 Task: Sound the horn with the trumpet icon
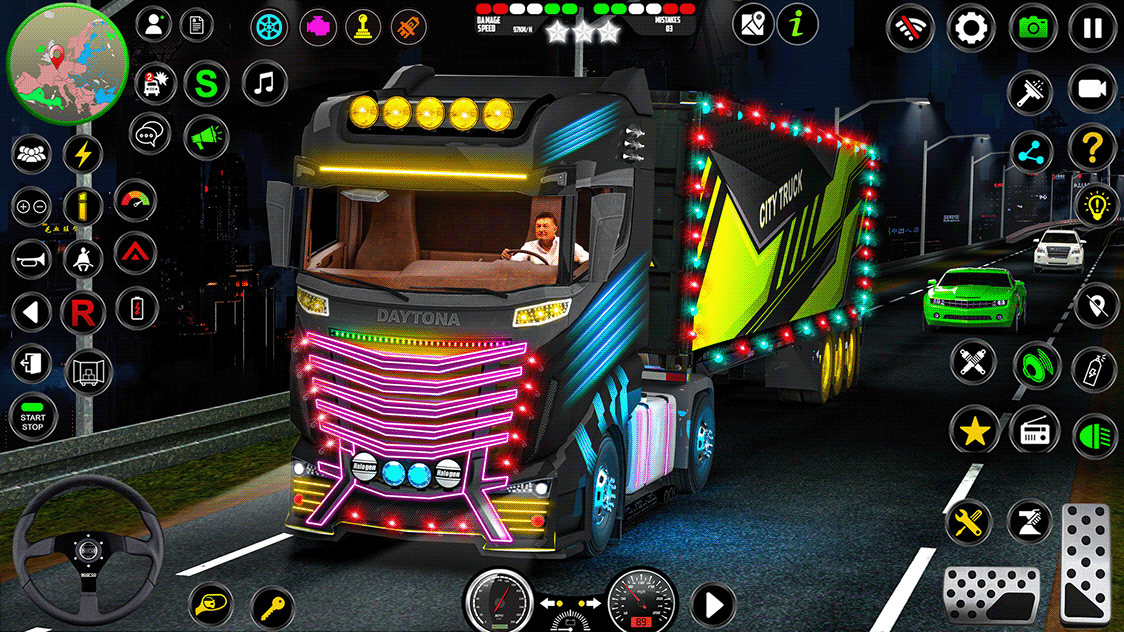click(32, 260)
